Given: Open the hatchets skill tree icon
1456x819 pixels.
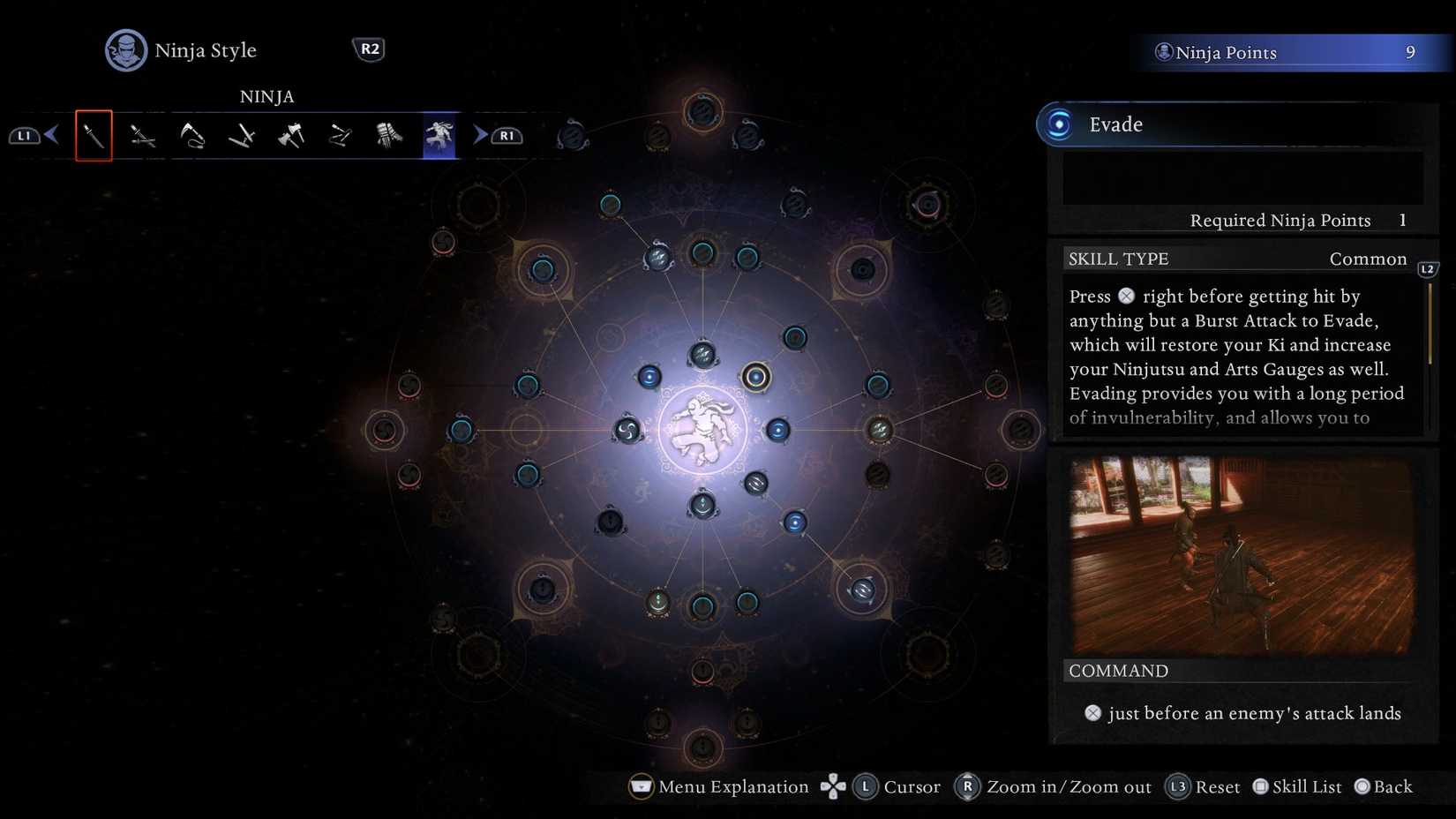Looking at the screenshot, I should coord(291,137).
